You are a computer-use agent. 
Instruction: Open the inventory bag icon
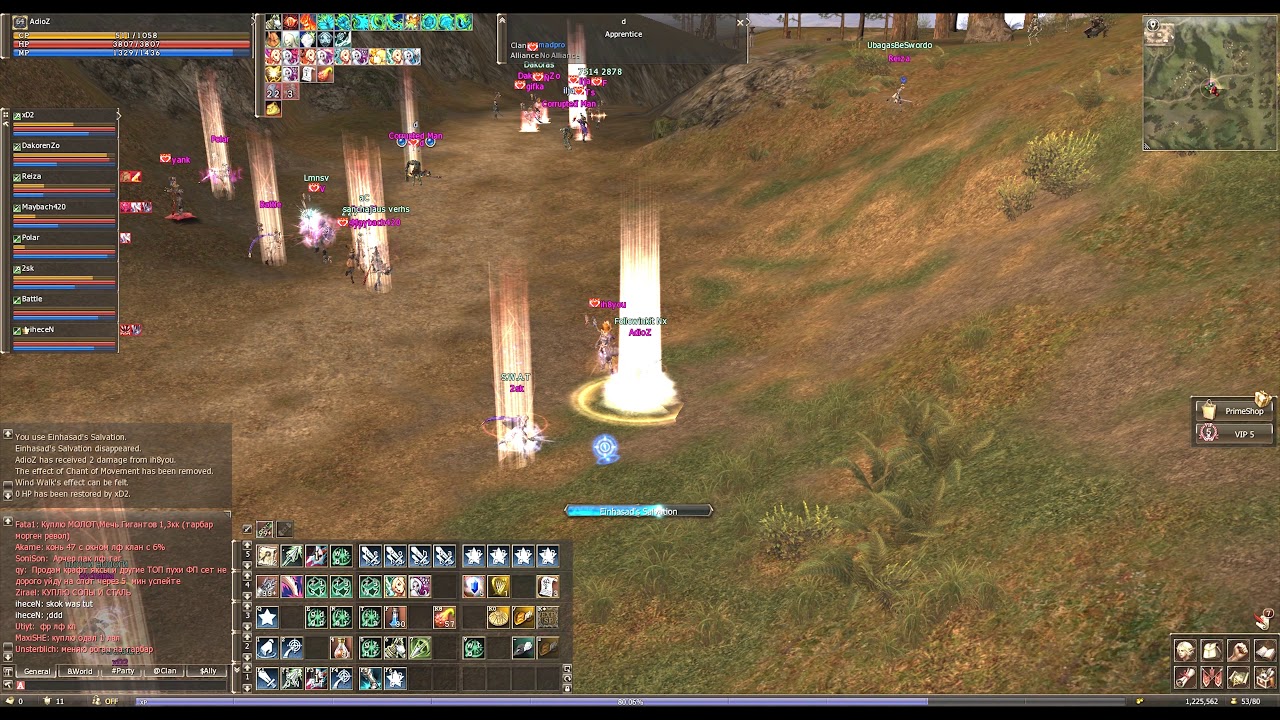click(x=1211, y=652)
